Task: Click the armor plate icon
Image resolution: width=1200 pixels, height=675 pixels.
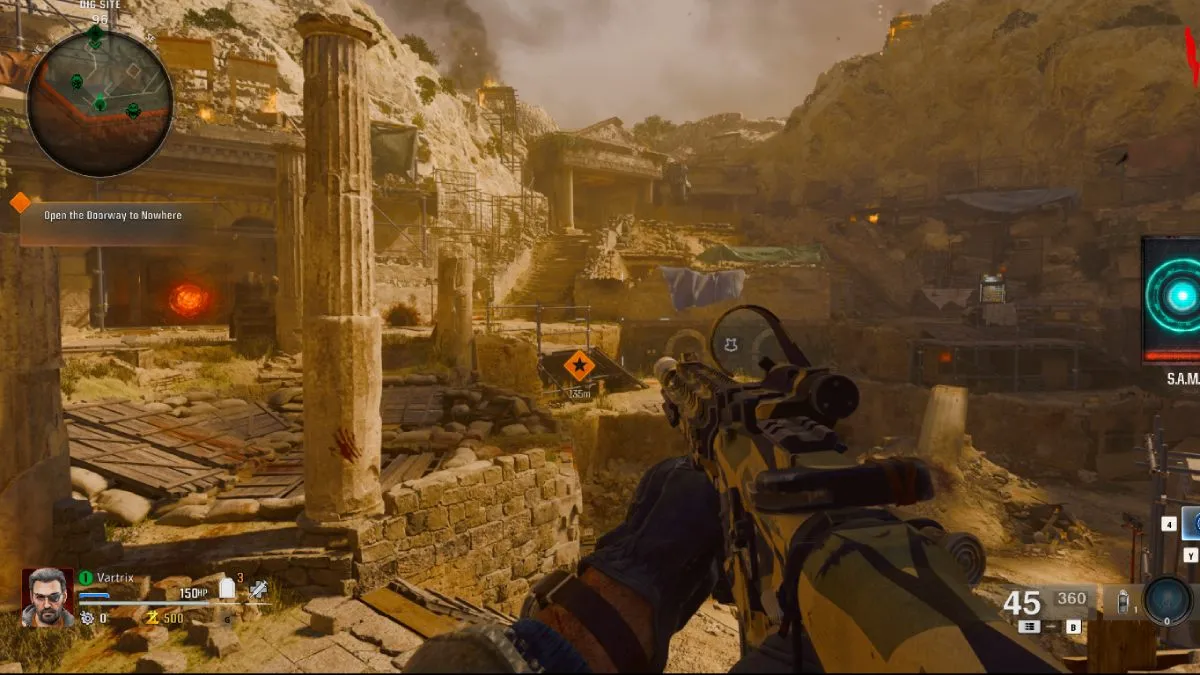Action: coord(227,589)
